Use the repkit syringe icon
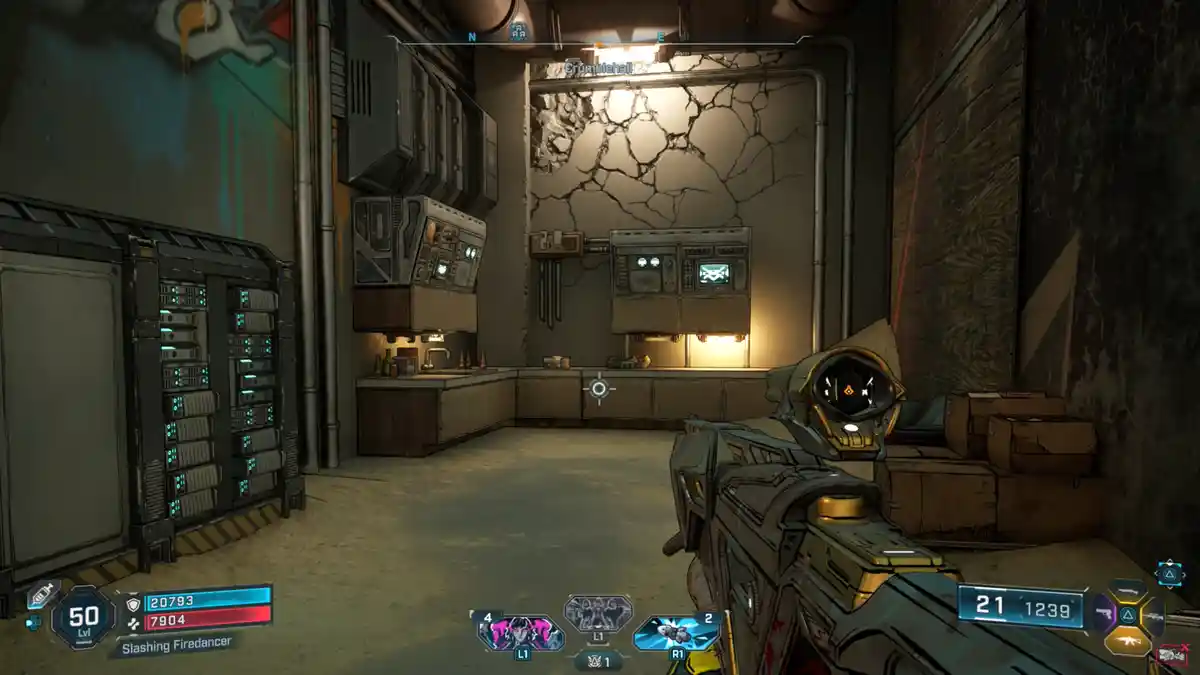This screenshot has width=1200, height=675. [x=42, y=594]
